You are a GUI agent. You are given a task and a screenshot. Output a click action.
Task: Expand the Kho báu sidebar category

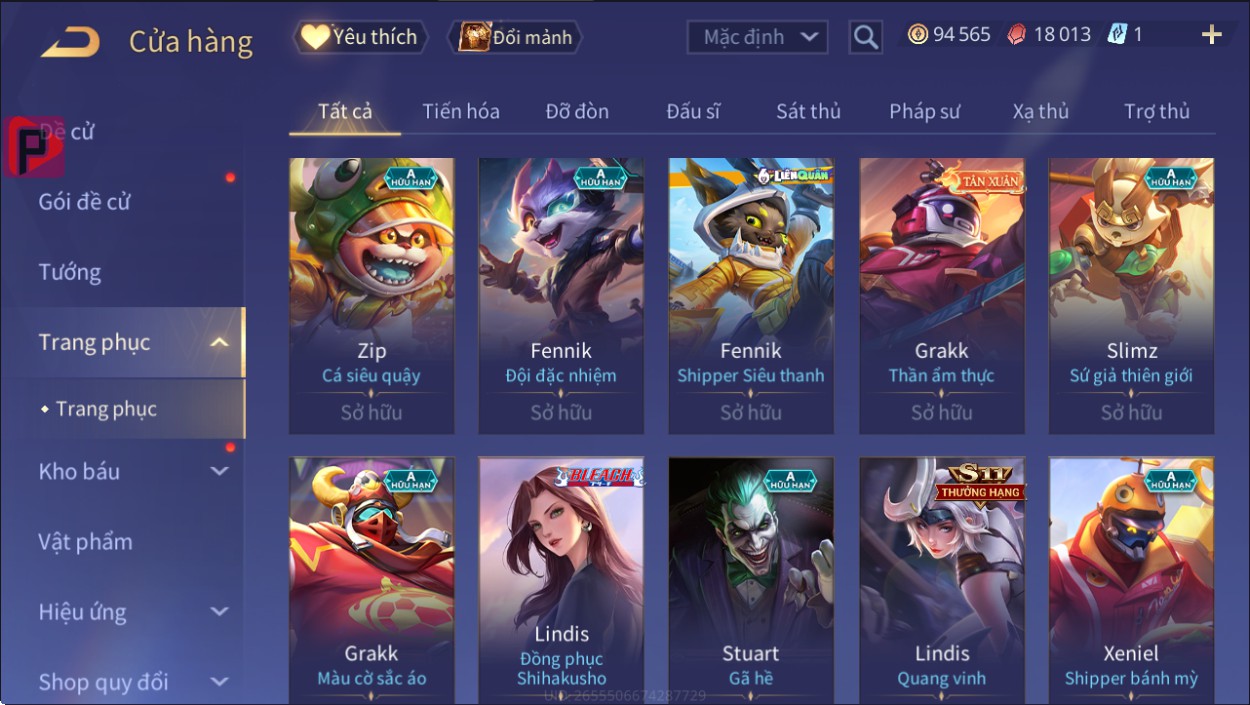click(130, 472)
